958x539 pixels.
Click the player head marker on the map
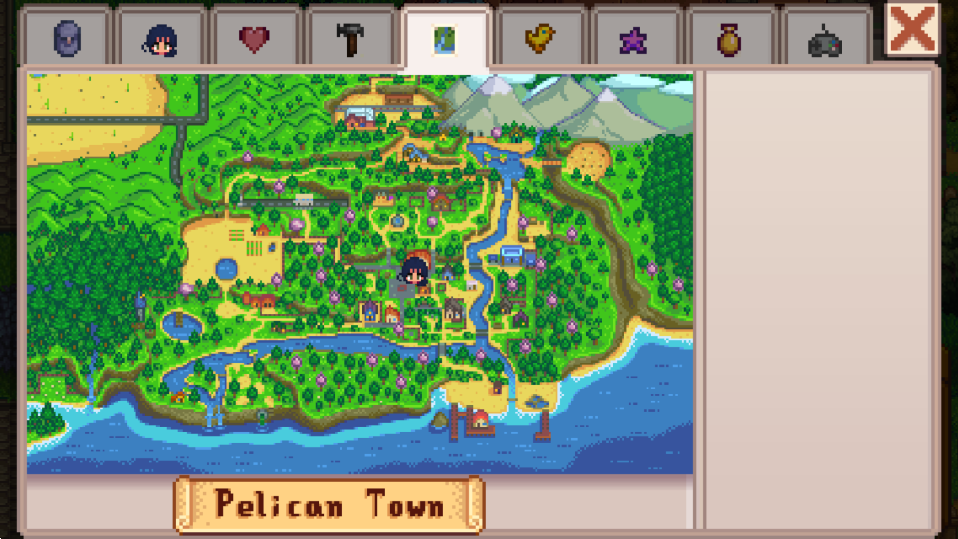[x=414, y=268]
